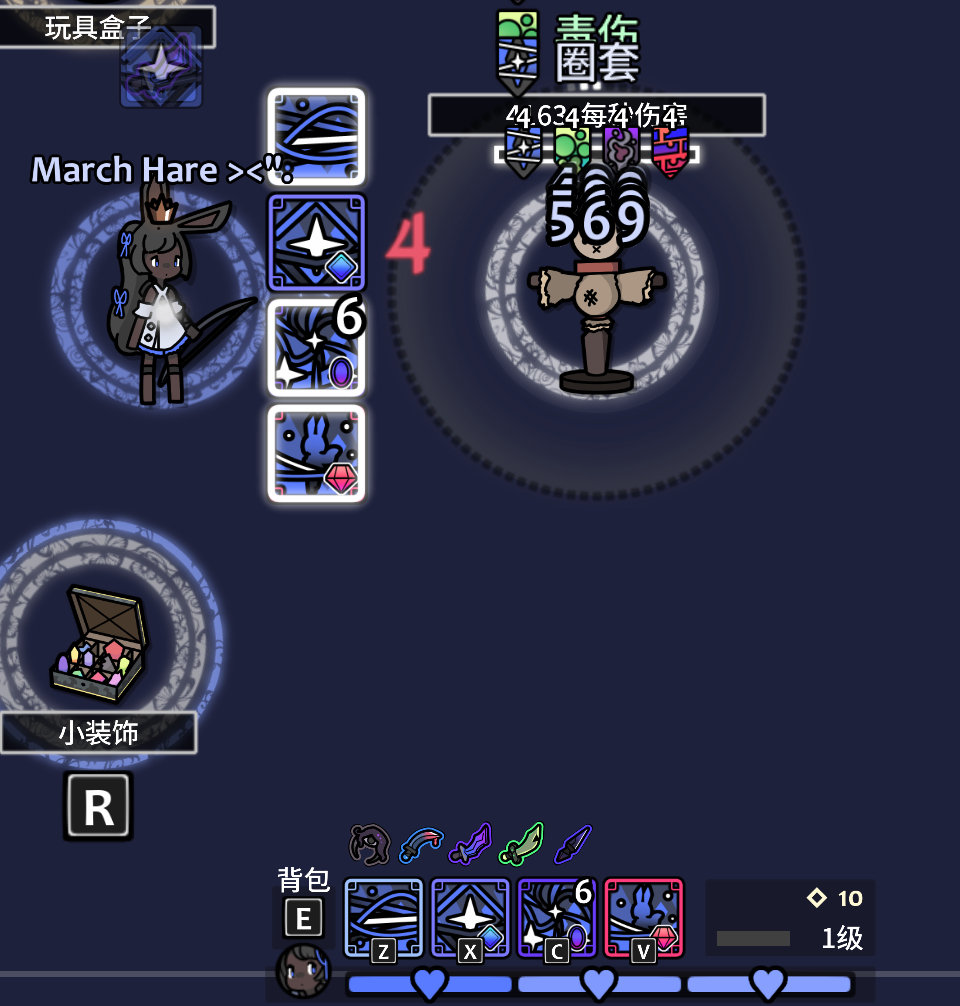960x1006 pixels.
Task: Inspect the green leaf blade item icon
Action: [x=521, y=845]
